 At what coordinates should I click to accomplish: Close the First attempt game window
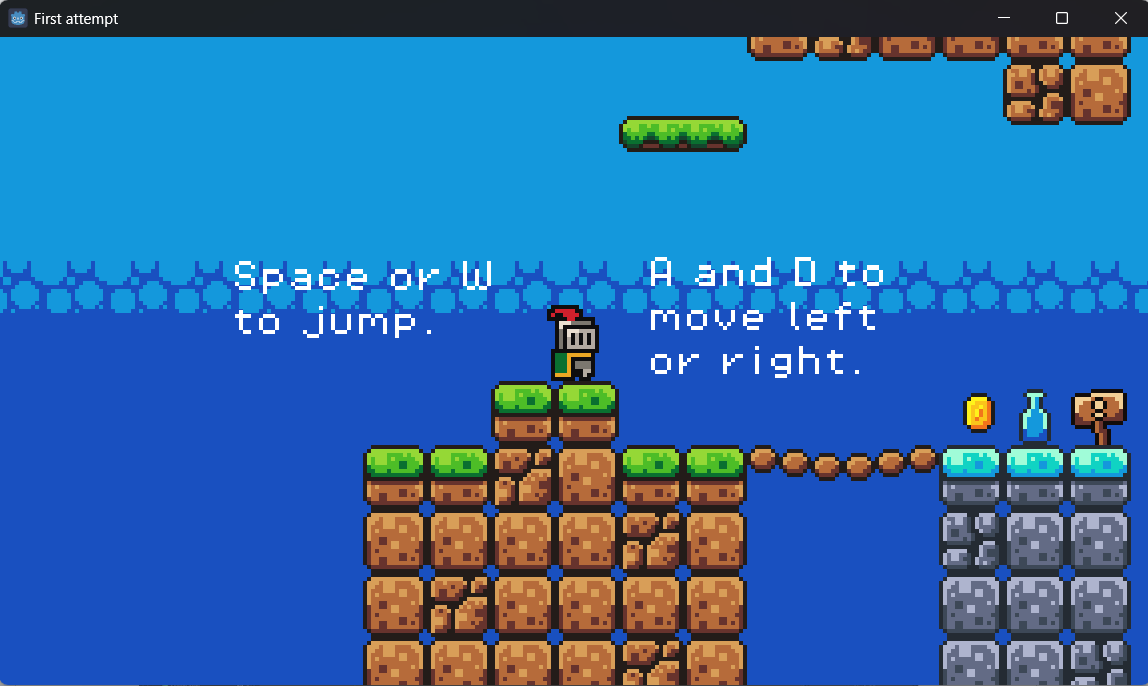[1120, 18]
